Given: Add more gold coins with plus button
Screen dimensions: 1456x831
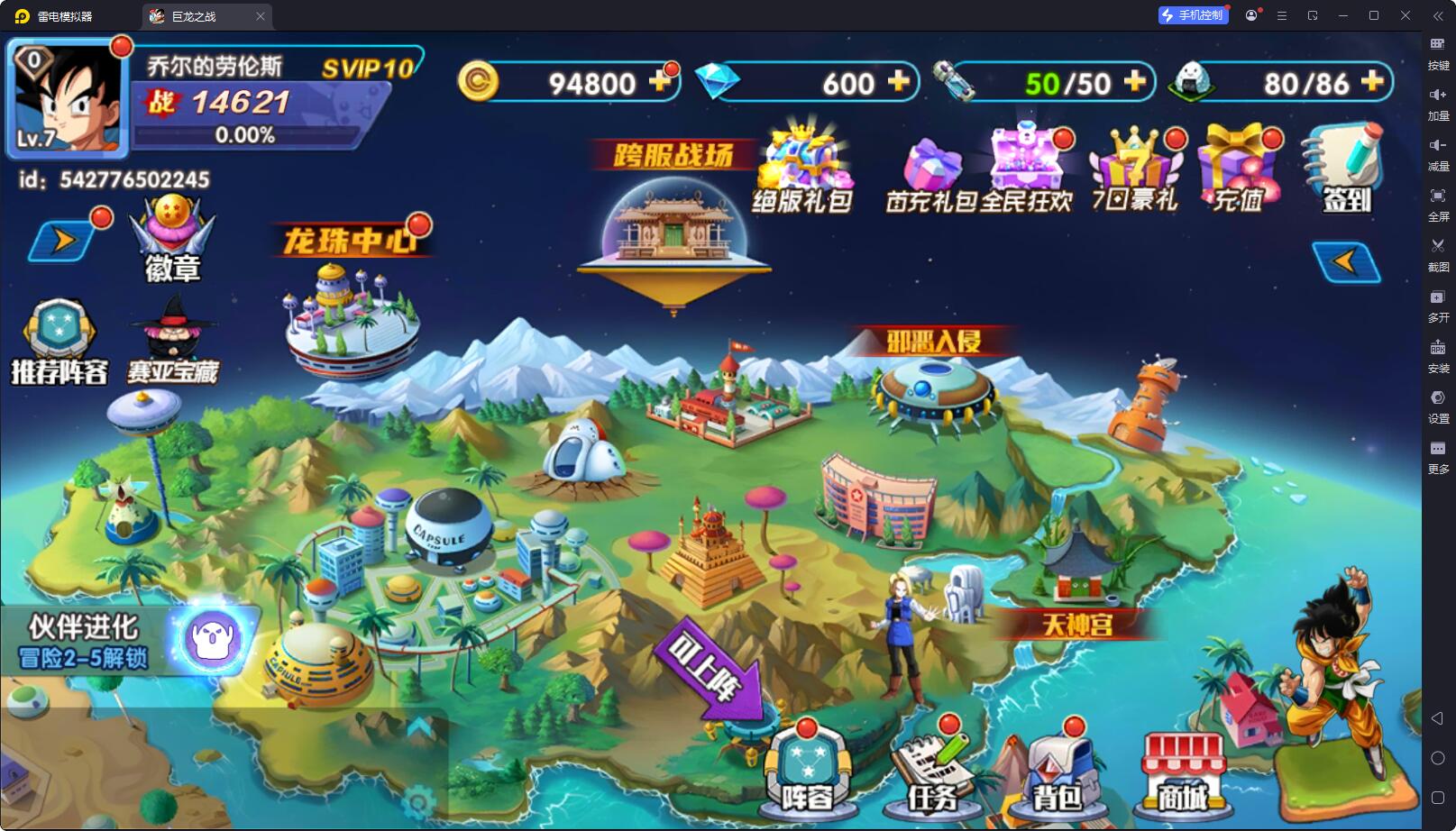Looking at the screenshot, I should pos(661,82).
